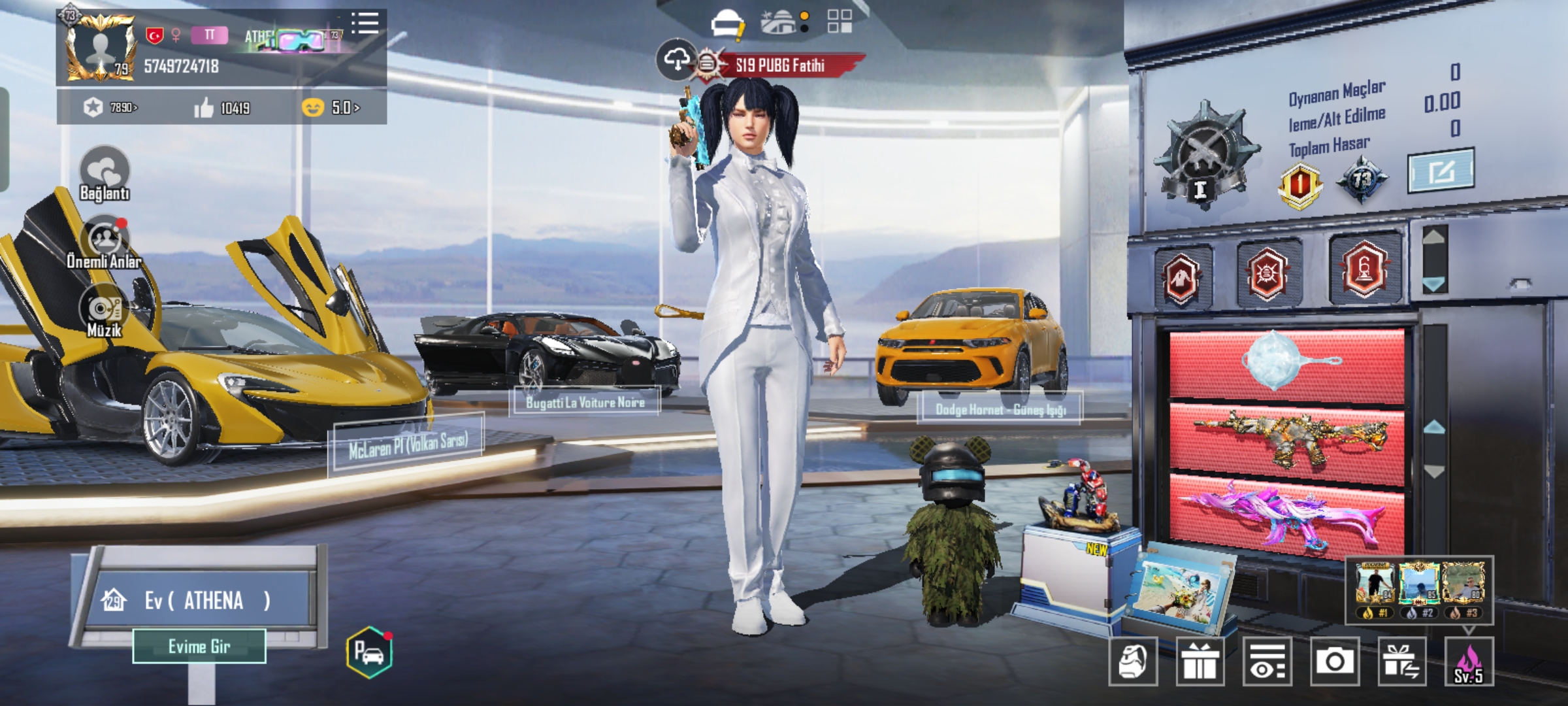
Task: Open the parking garage vehicle icon
Action: point(369,652)
